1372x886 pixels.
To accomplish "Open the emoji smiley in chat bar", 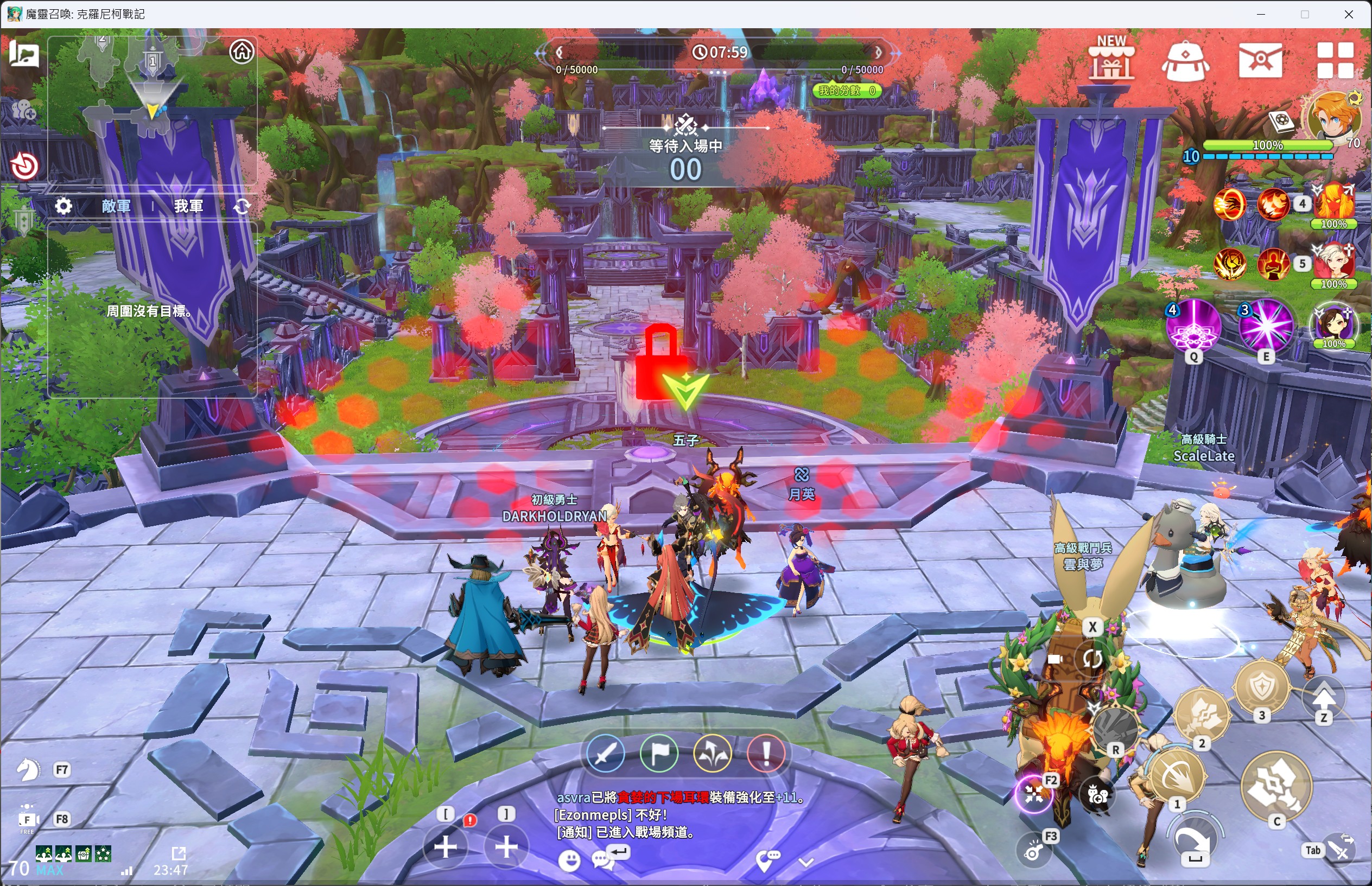I will (570, 860).
